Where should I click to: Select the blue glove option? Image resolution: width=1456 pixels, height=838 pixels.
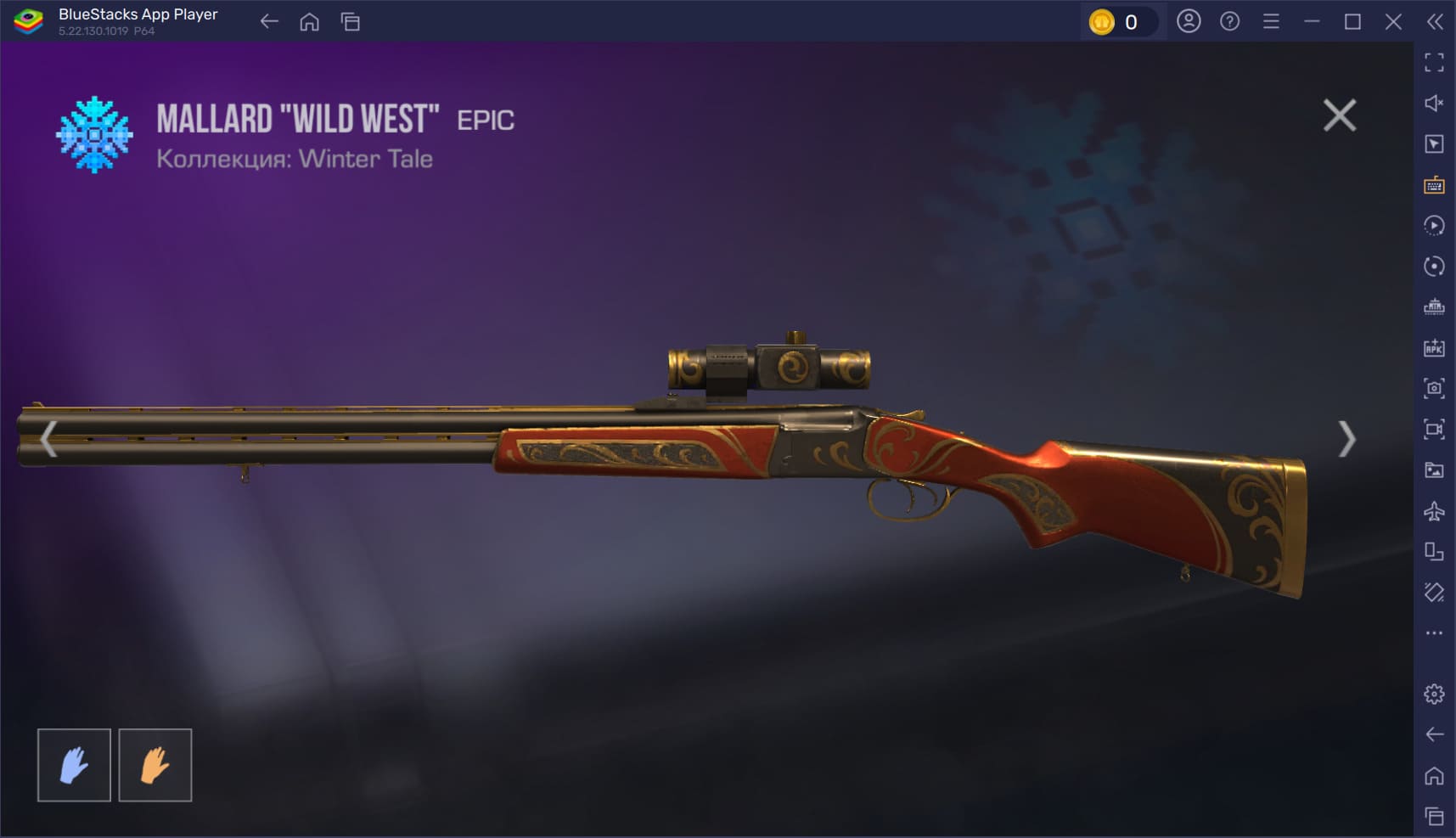[74, 765]
